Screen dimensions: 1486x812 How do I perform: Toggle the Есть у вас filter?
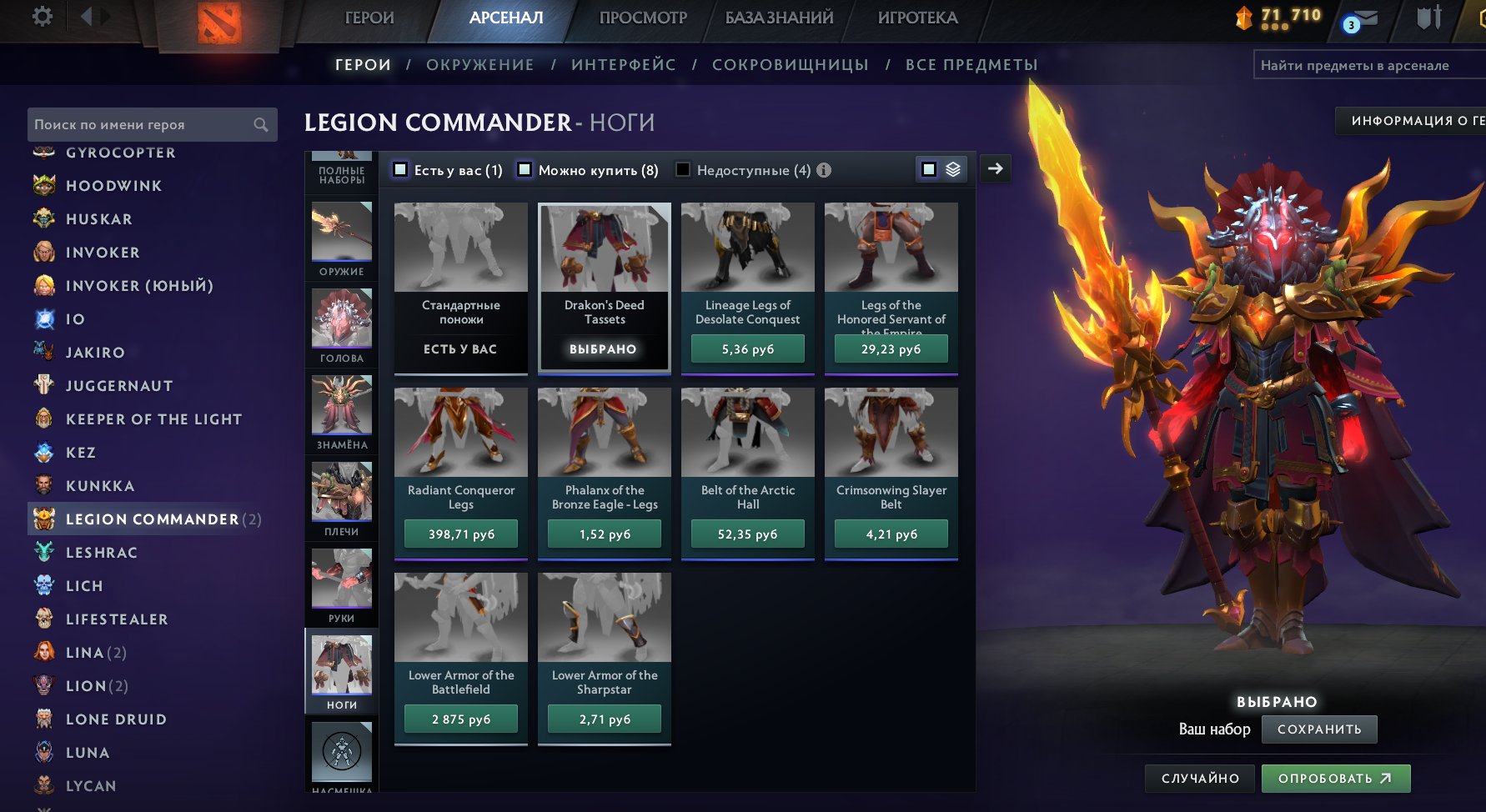tap(401, 170)
